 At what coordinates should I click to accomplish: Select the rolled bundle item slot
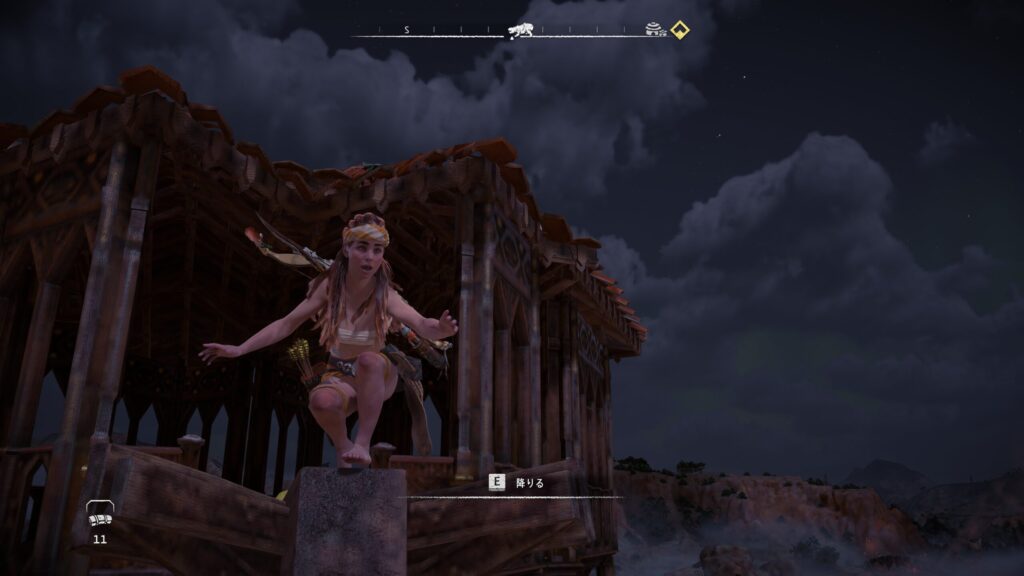tap(99, 515)
